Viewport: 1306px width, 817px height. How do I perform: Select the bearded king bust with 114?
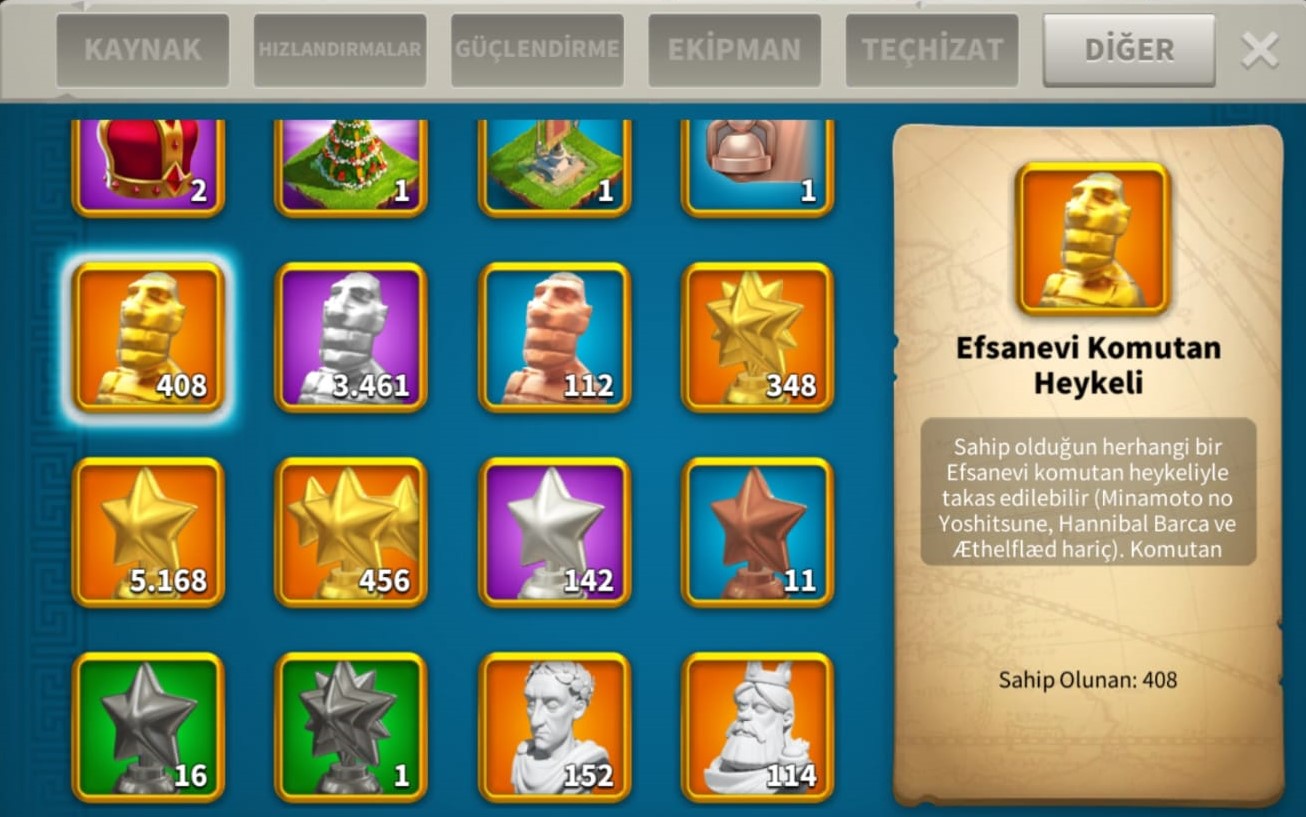click(x=757, y=727)
